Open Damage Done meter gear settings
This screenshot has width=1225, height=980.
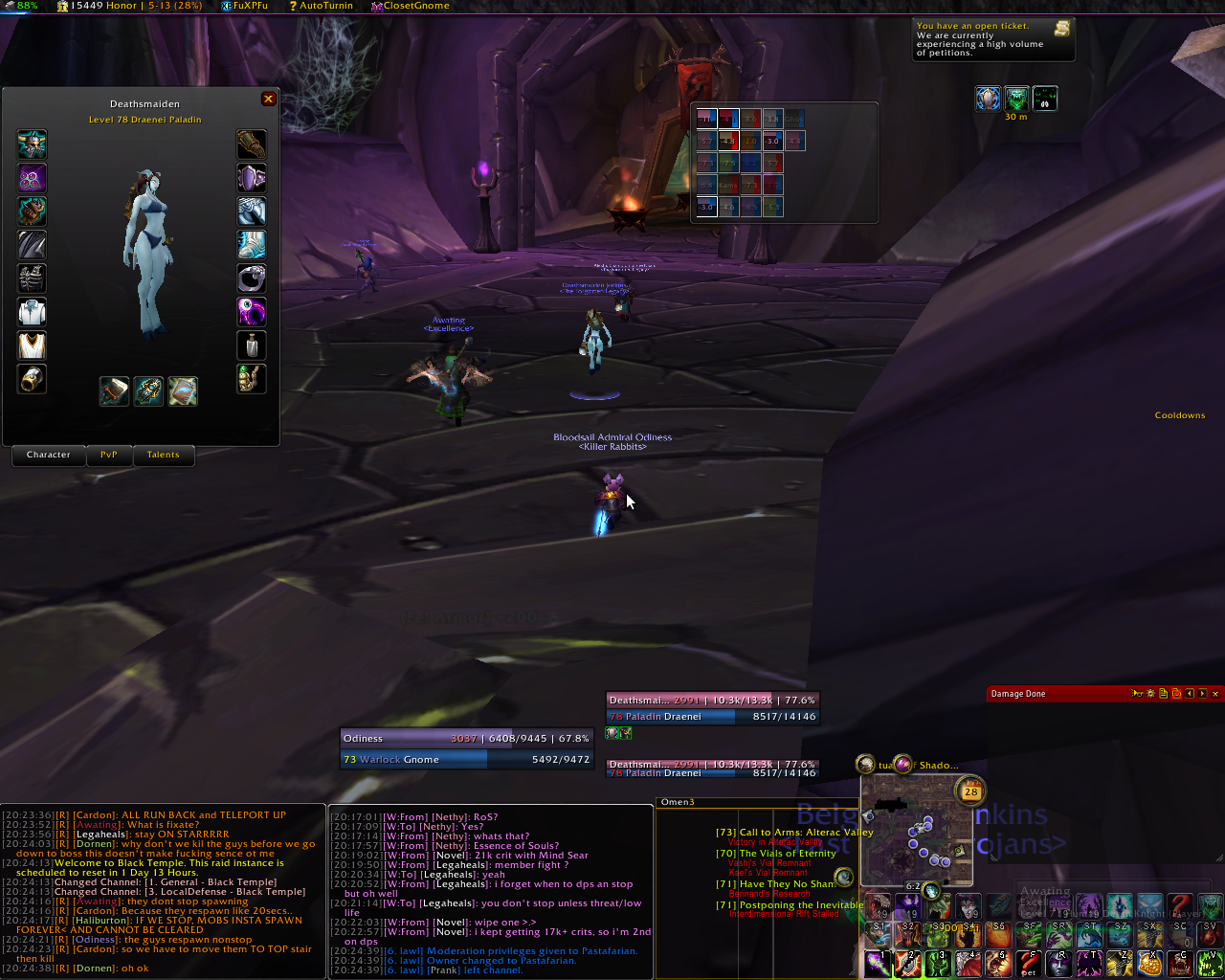(x=1149, y=694)
